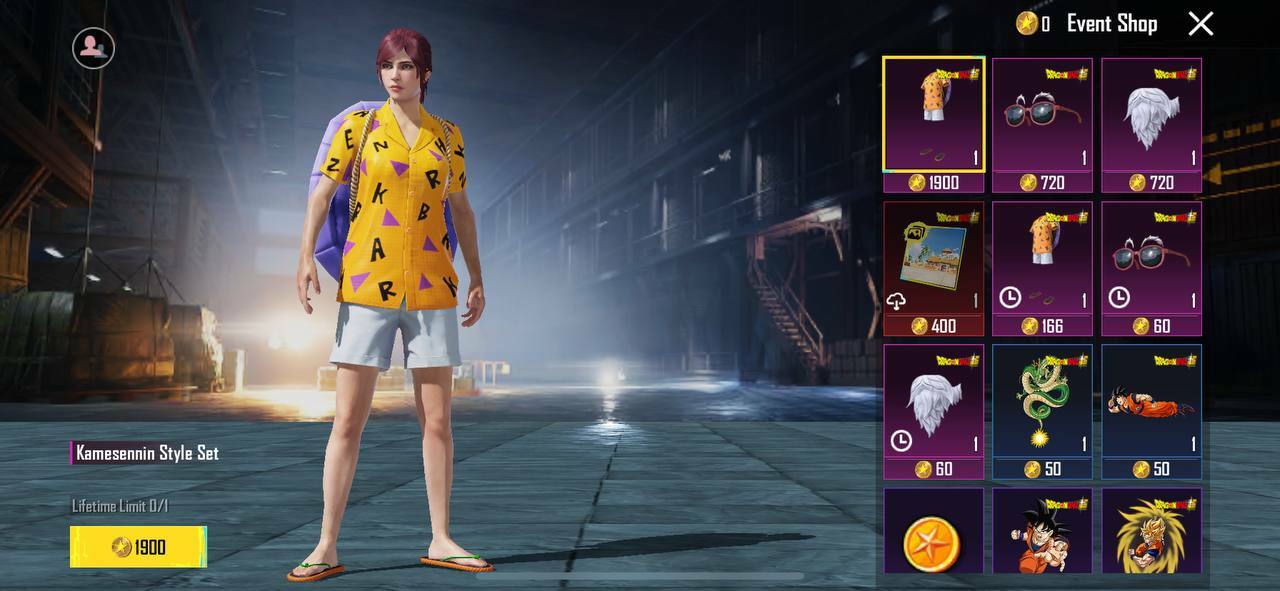Select the Goku fighting pose item
The width and height of the screenshot is (1280, 591).
(x=1042, y=533)
